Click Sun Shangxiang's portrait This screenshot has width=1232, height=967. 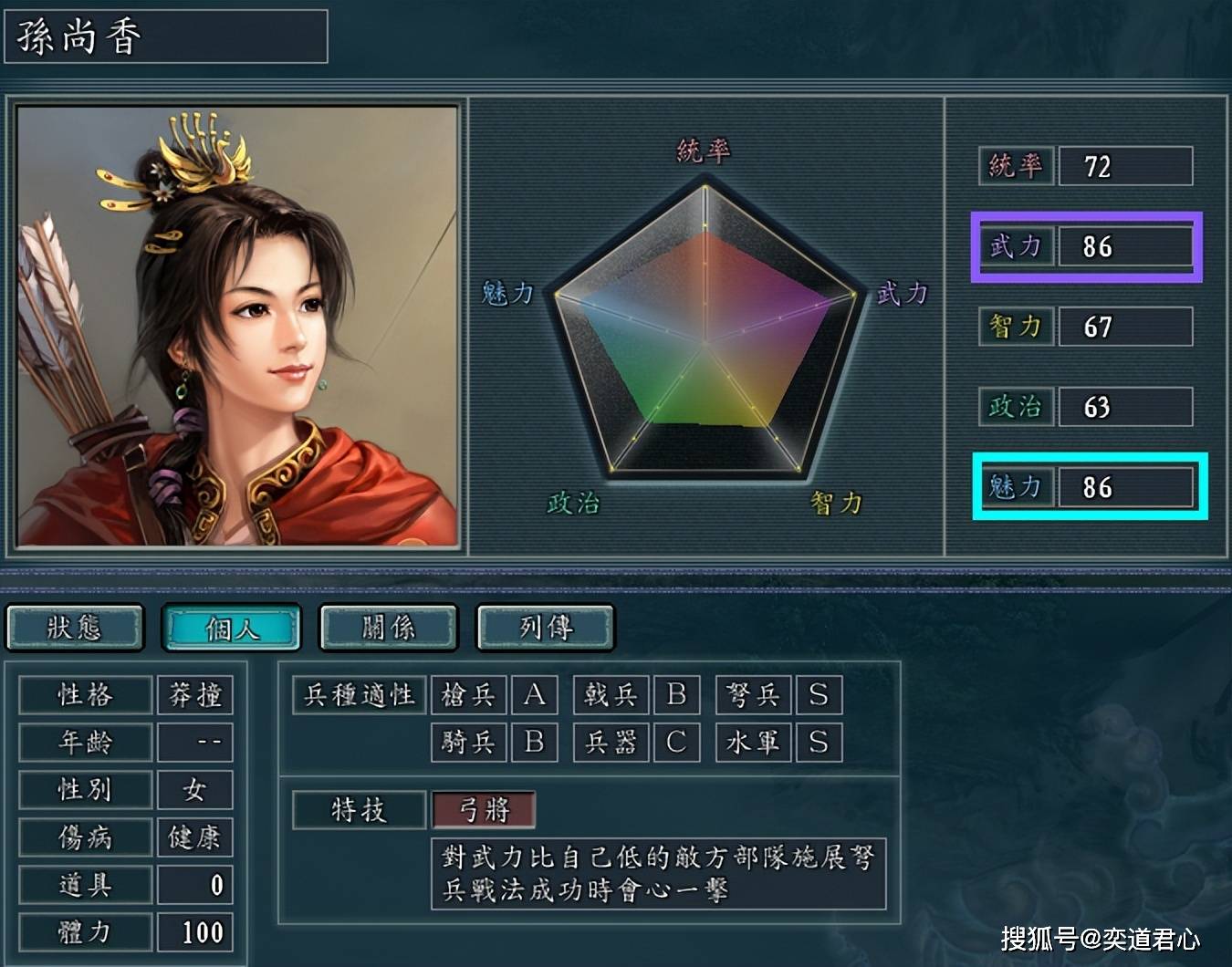point(237,326)
